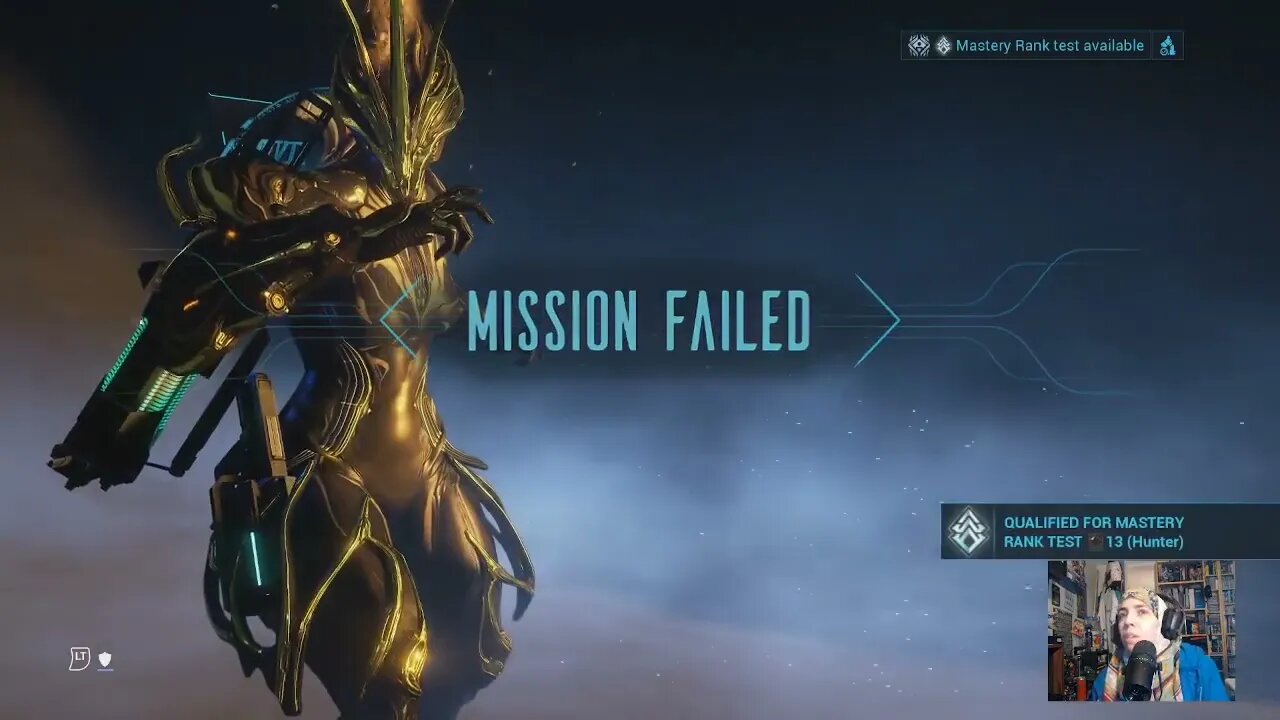The height and width of the screenshot is (720, 1280).
Task: Toggle the Mastery Rank test availability indicator
Action: coord(1040,45)
